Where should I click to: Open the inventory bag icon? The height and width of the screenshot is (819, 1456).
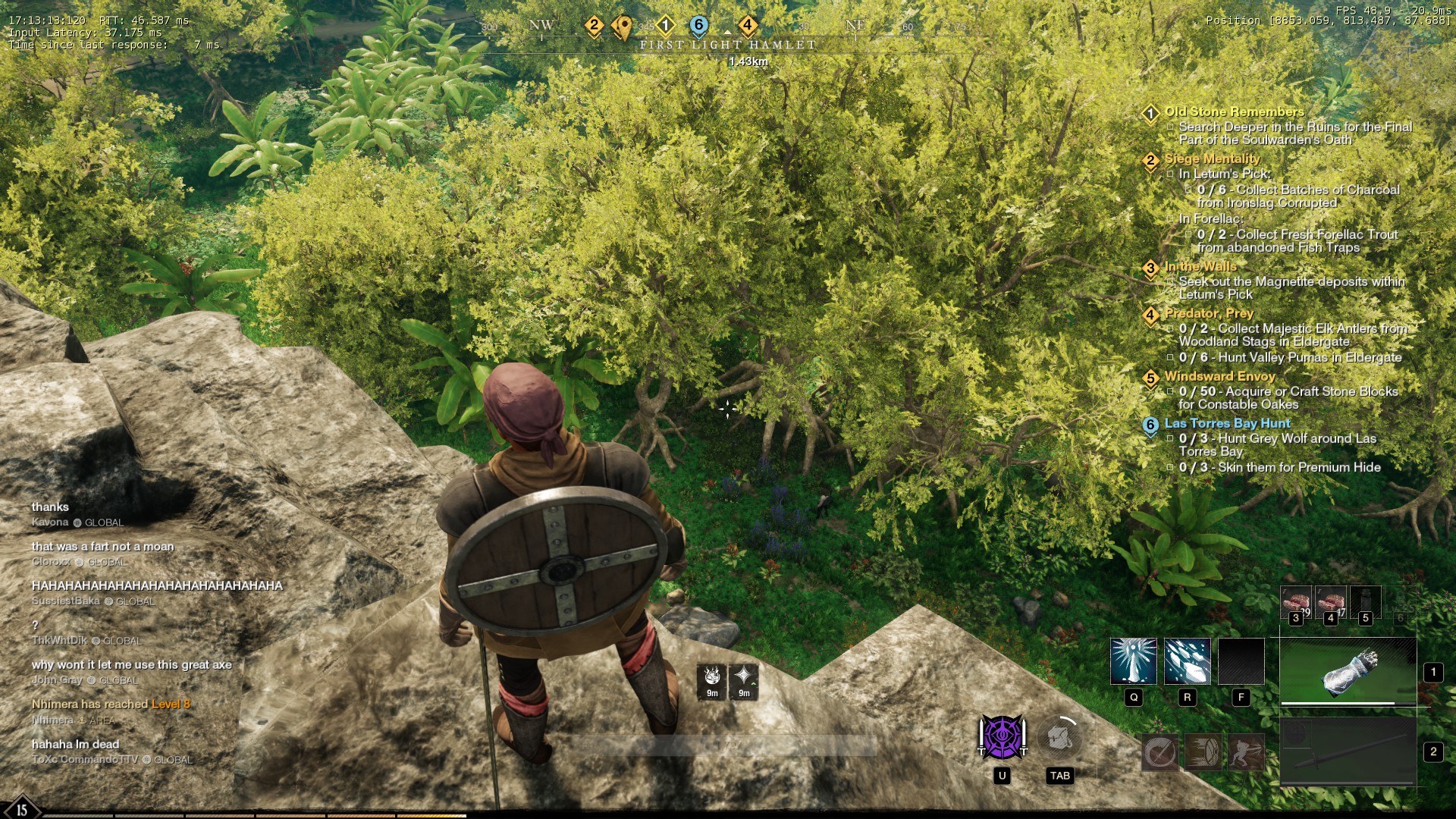pyautogui.click(x=1059, y=737)
